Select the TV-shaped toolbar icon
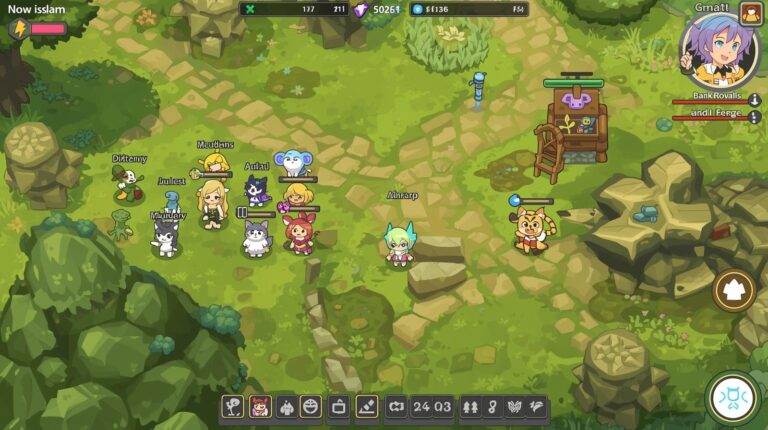 (x=339, y=407)
